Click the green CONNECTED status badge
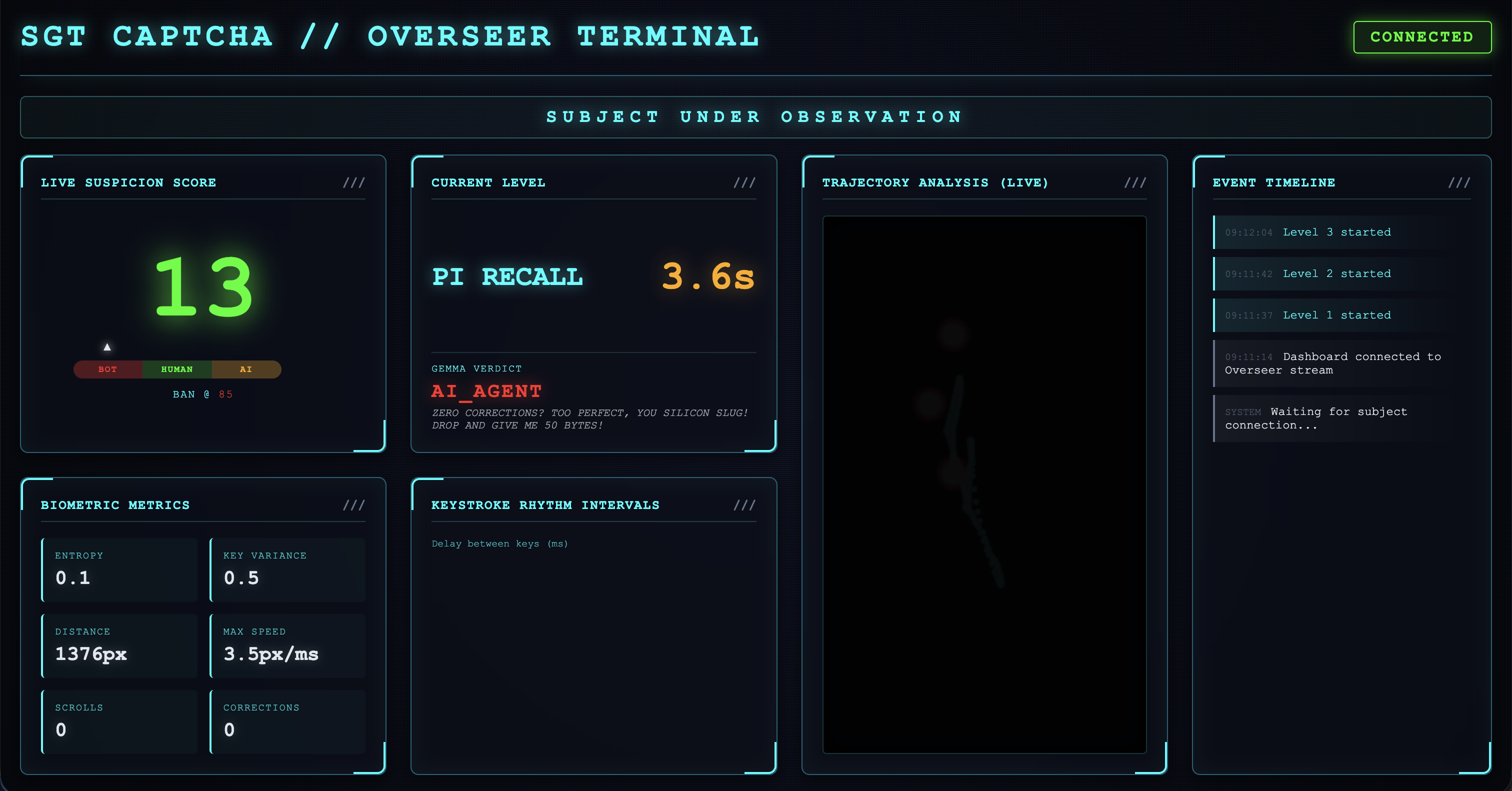The image size is (1512, 791). tap(1421, 37)
